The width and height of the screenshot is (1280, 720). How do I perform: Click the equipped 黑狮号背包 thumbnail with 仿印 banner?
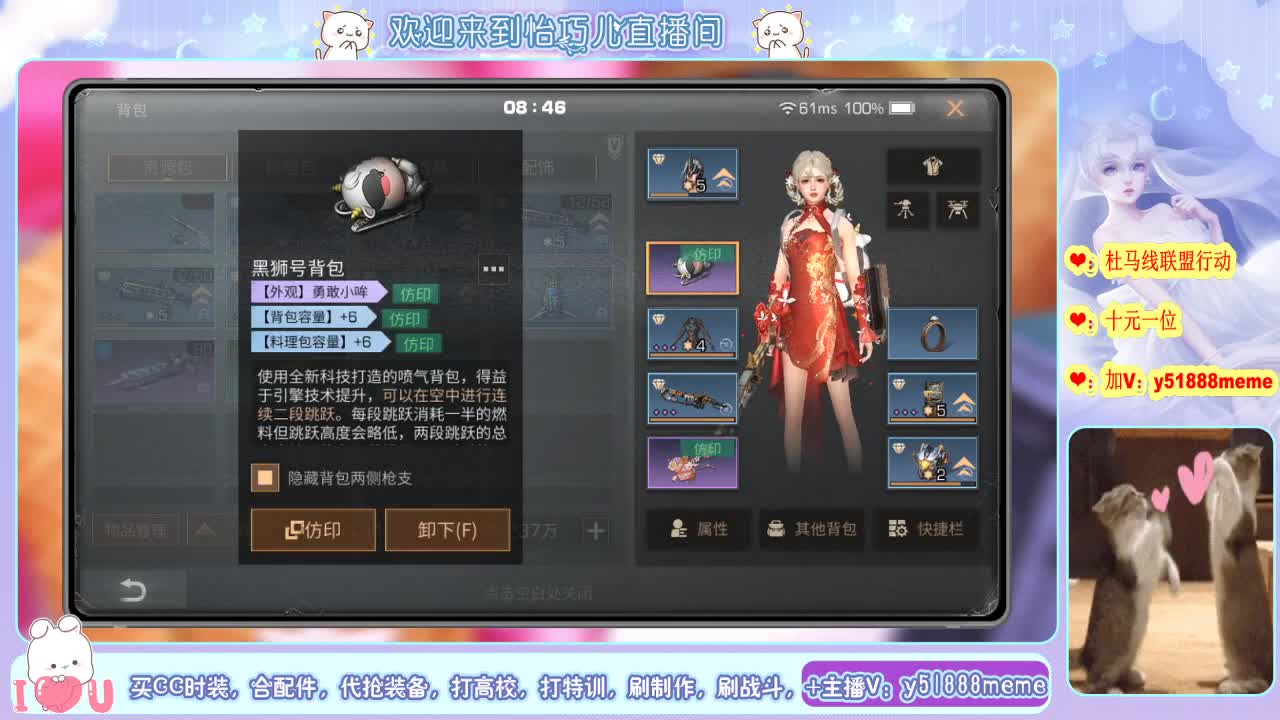(692, 267)
